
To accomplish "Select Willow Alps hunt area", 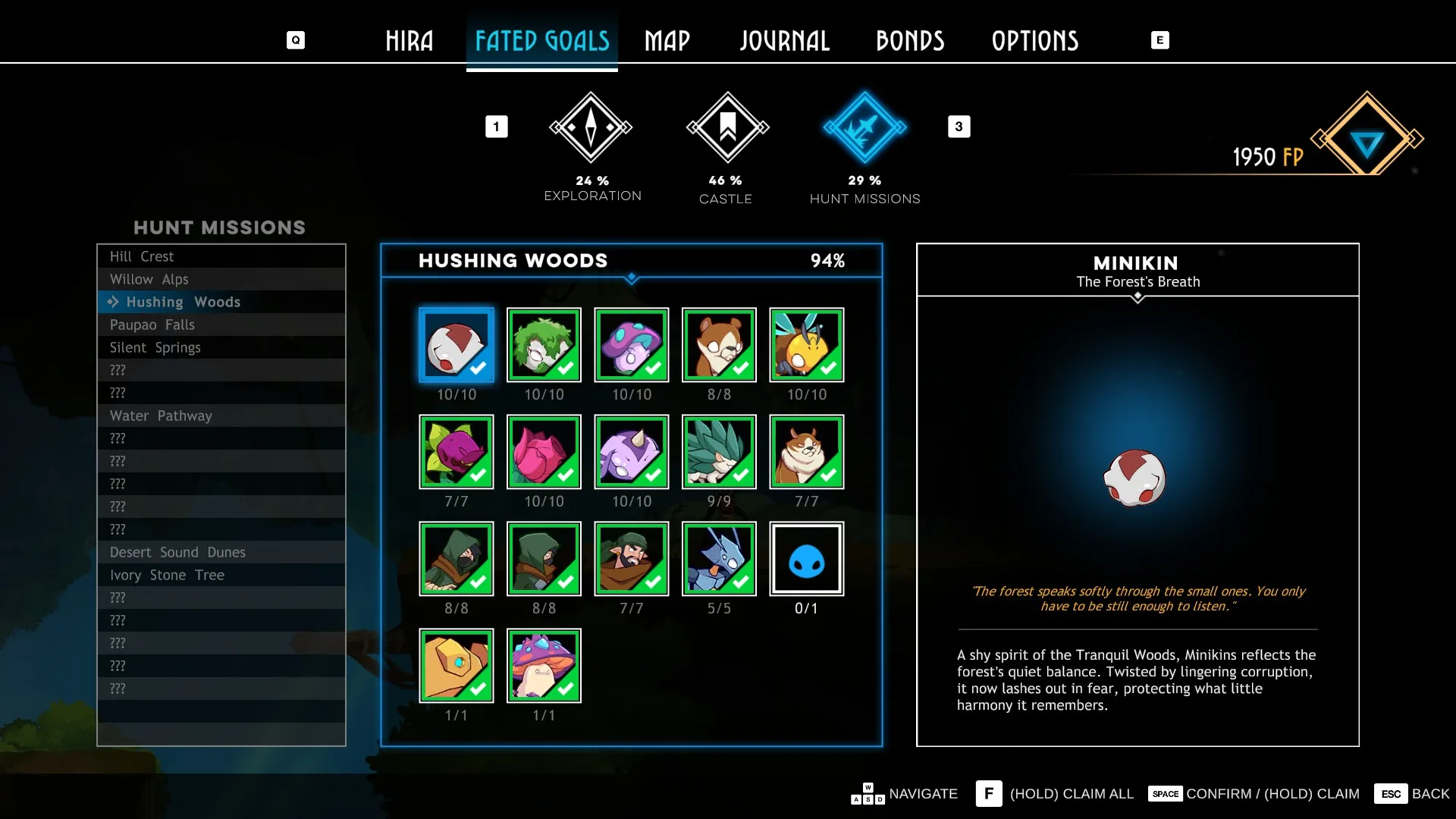I will click(149, 279).
